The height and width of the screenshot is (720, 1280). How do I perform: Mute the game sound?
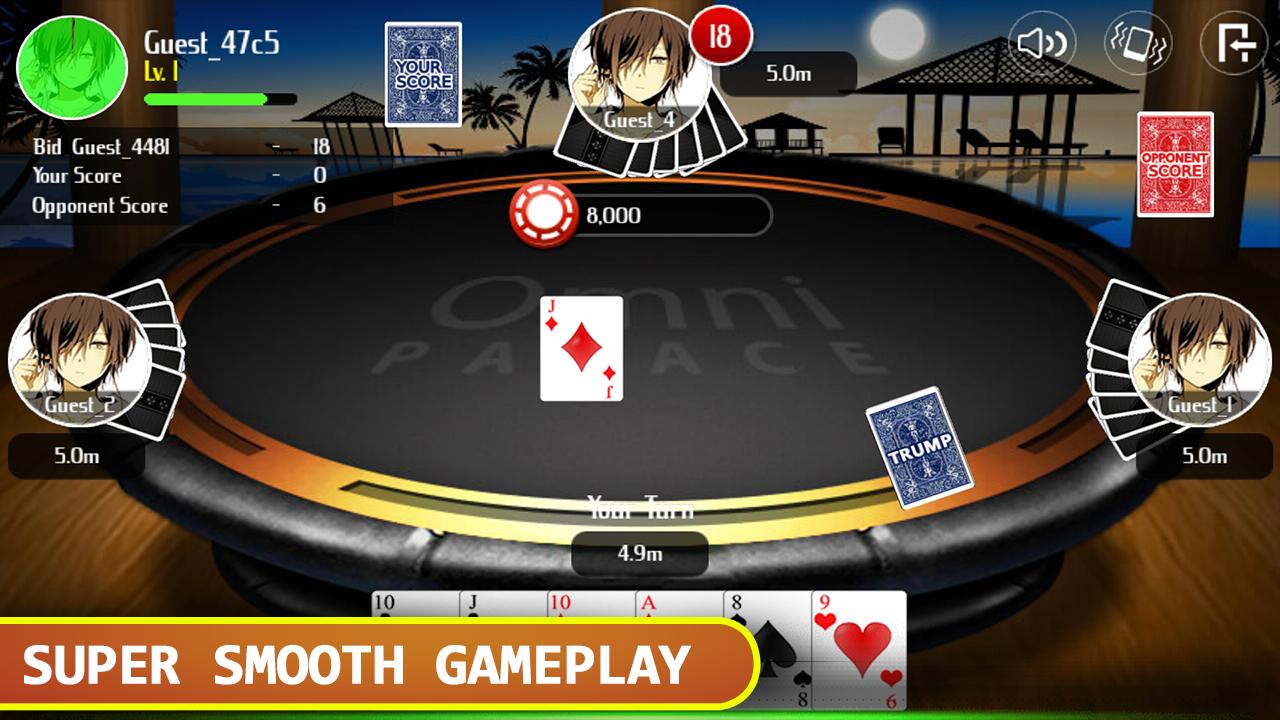(x=1040, y=44)
